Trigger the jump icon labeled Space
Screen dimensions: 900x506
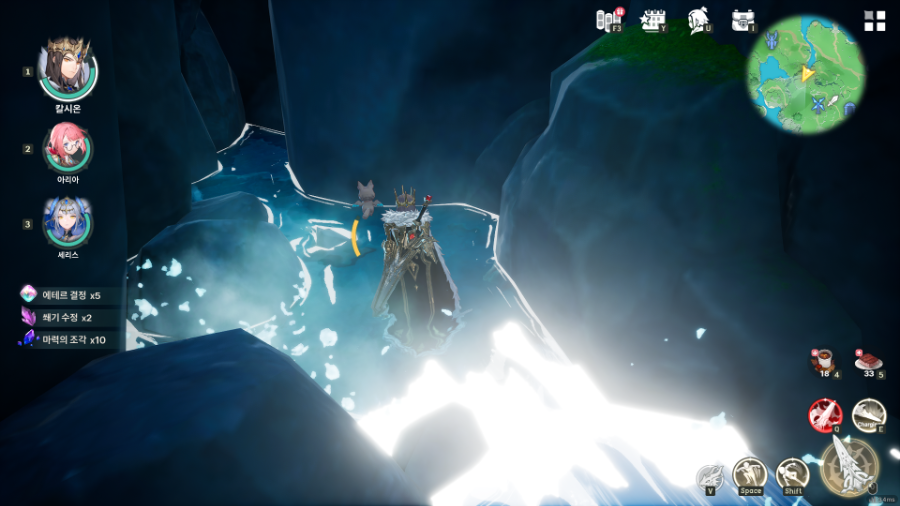coord(750,474)
